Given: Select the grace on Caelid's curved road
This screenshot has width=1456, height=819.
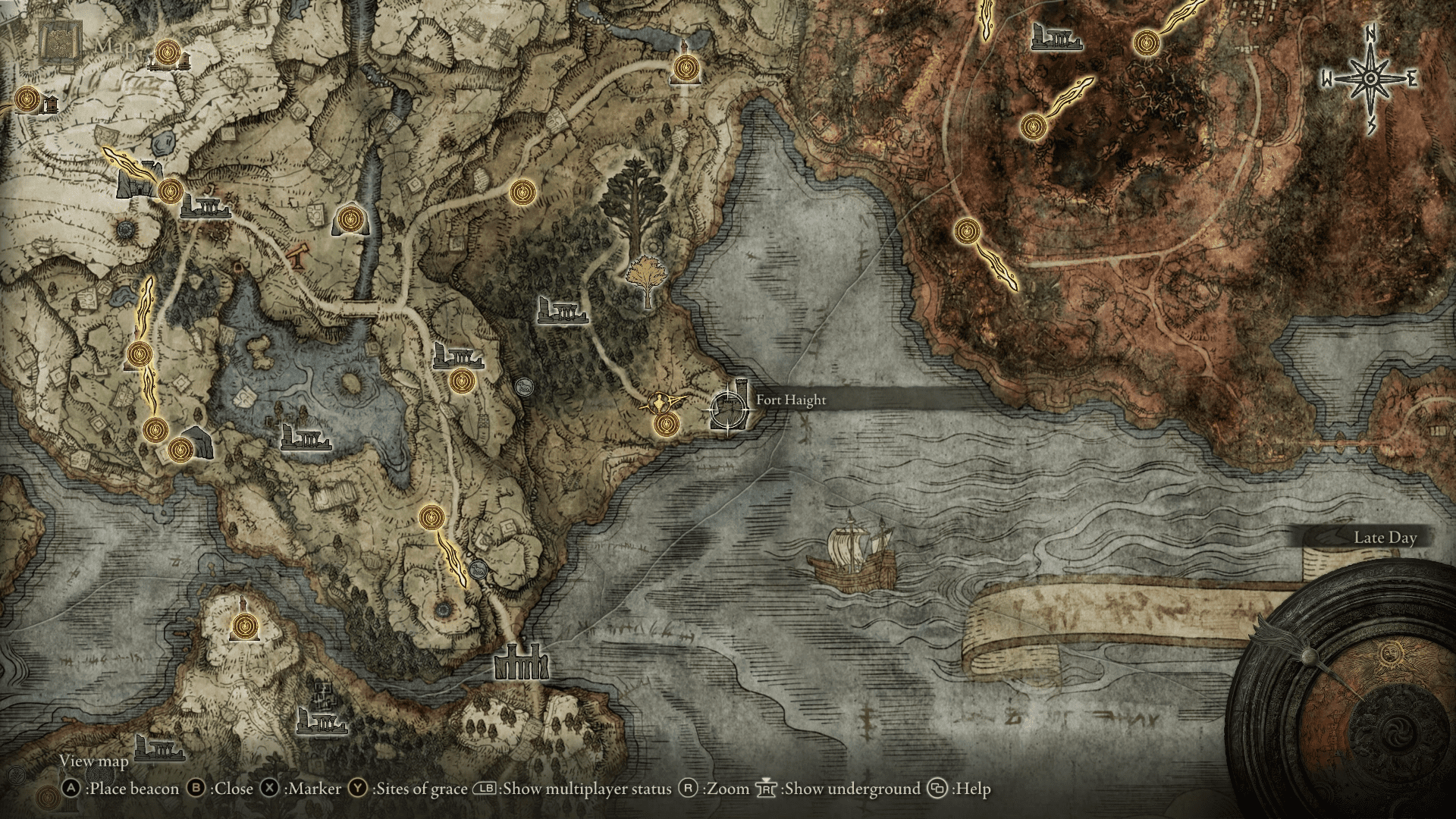Looking at the screenshot, I should click(967, 230).
